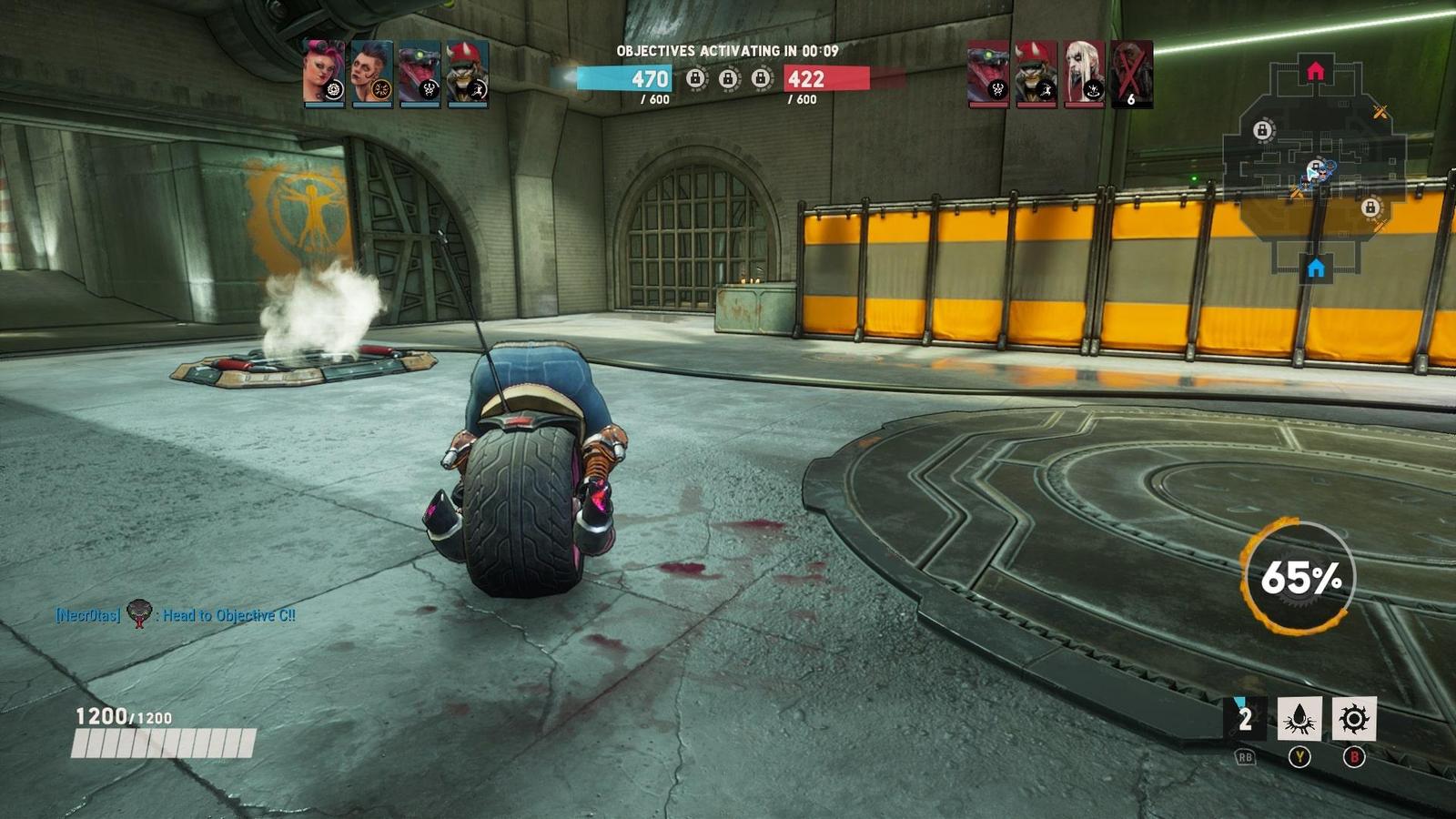Select the ability on cooldown showing 2
The height and width of the screenshot is (819, 1456).
[x=1245, y=719]
